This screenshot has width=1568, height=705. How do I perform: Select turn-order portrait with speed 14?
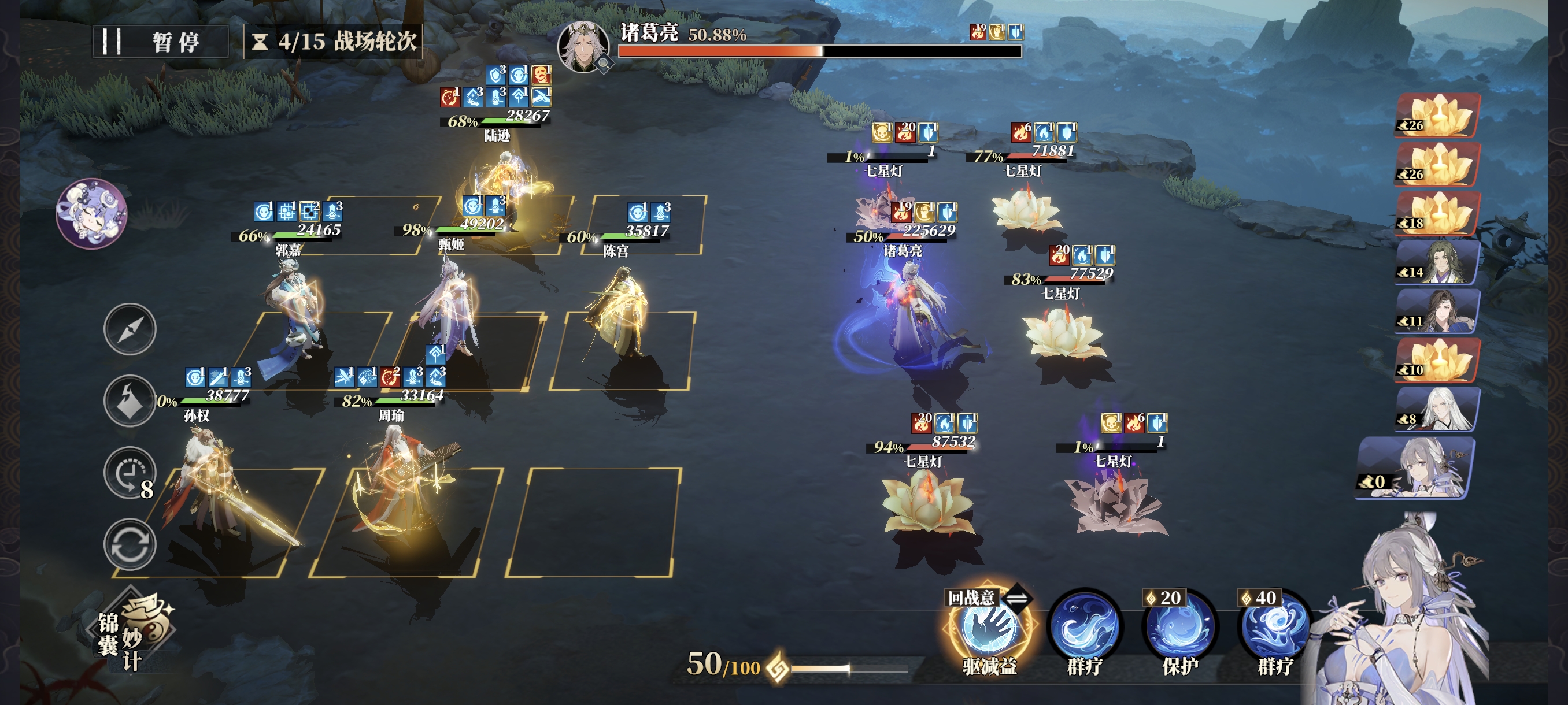pos(1437,262)
